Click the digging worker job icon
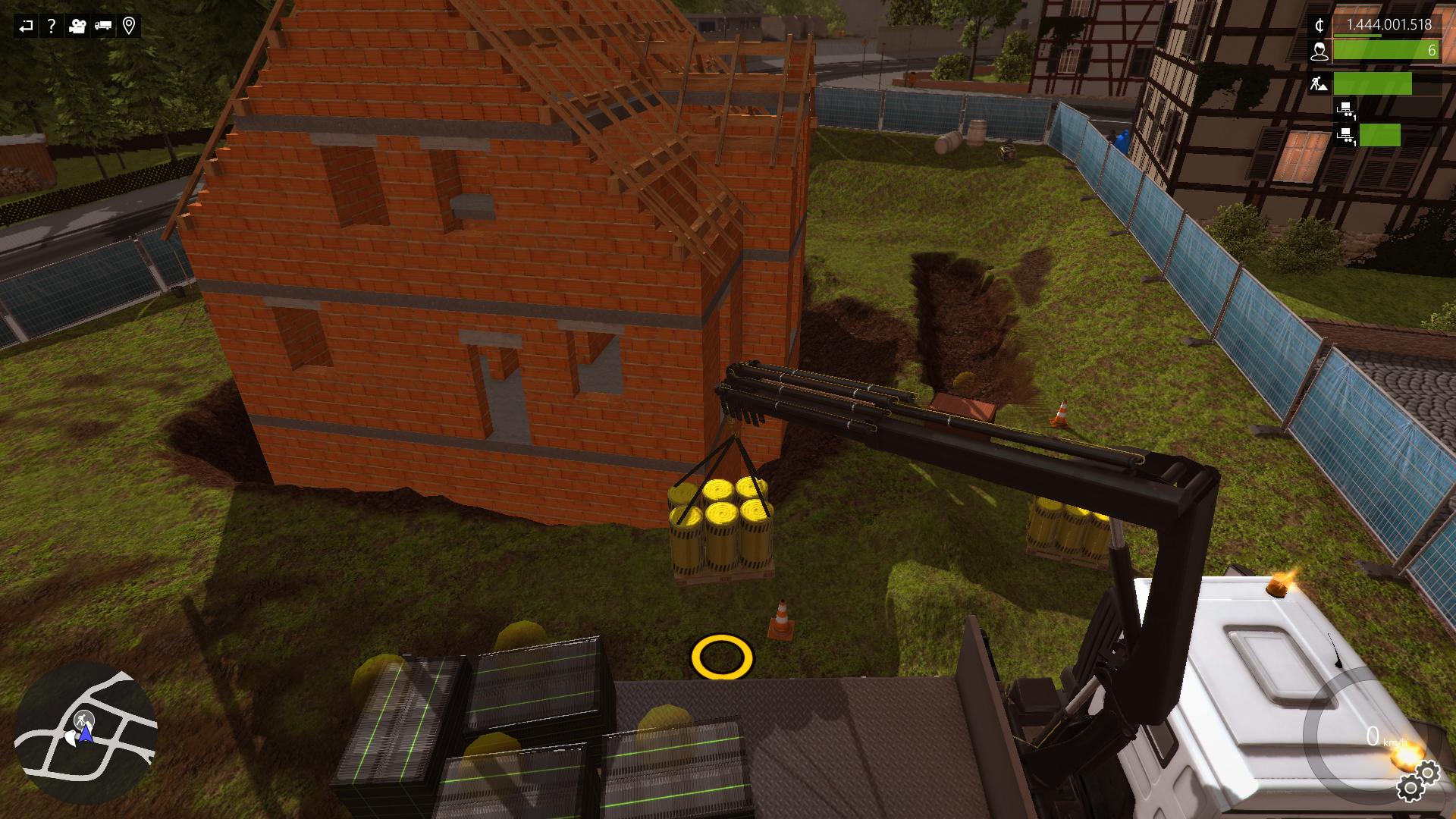 (x=1319, y=84)
